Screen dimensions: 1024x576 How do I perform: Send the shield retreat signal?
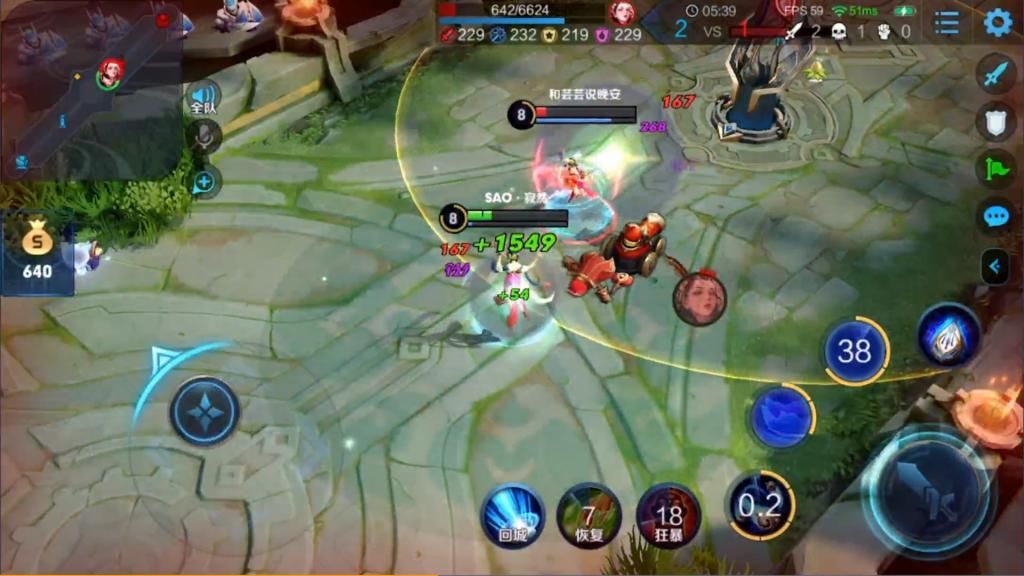pyautogui.click(x=996, y=121)
